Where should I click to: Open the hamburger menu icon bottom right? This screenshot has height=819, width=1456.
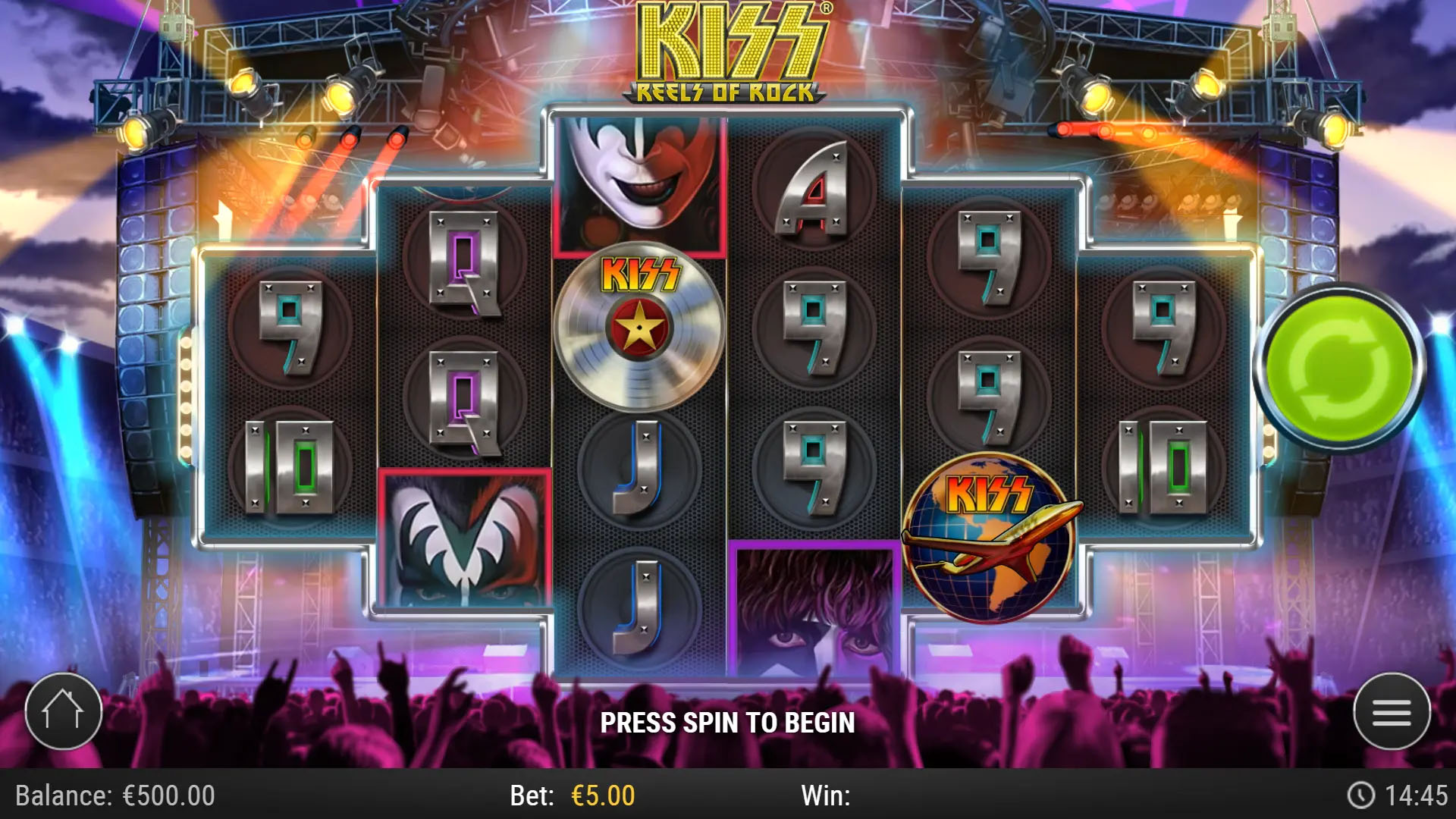pyautogui.click(x=1392, y=711)
